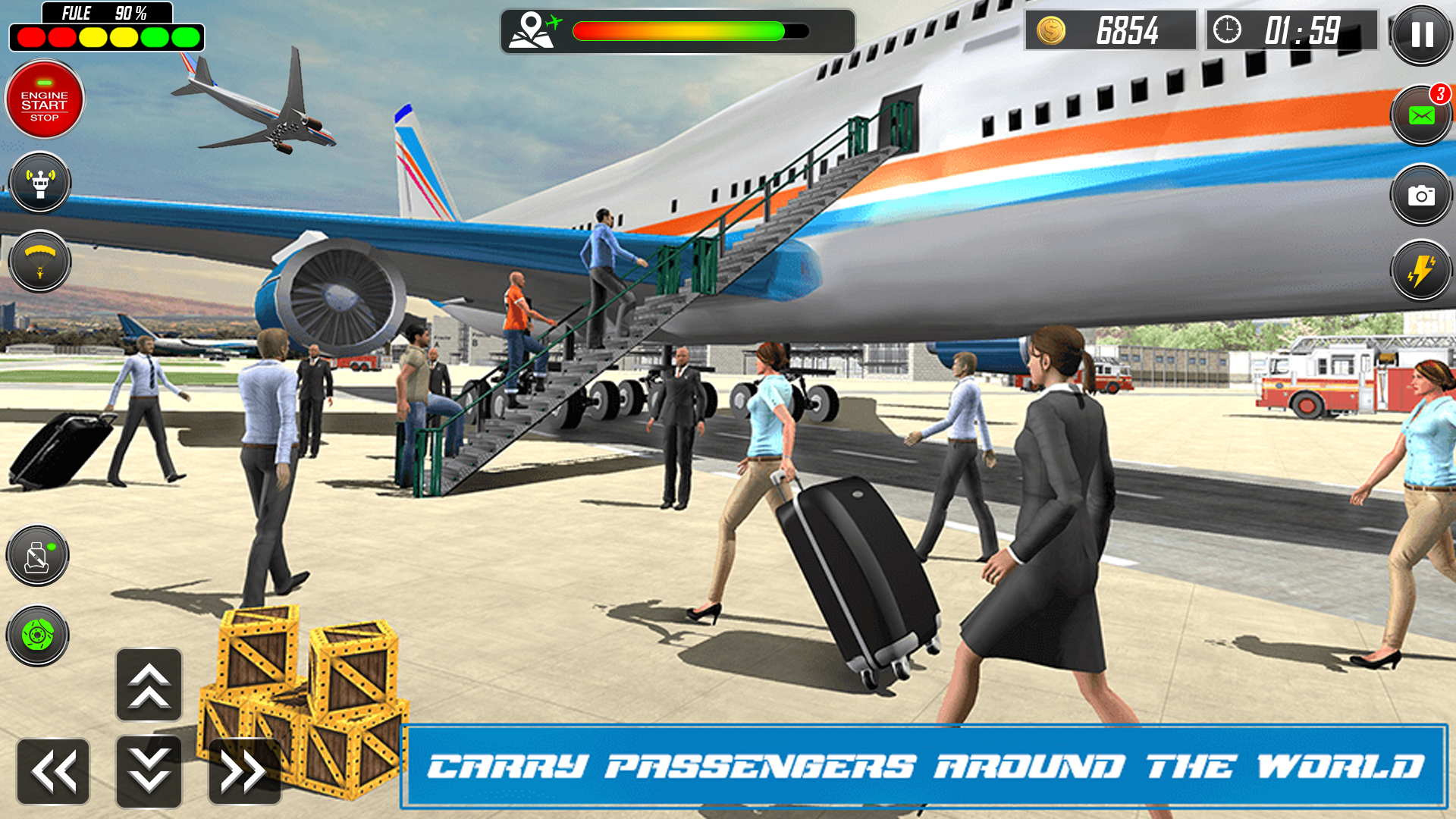
Task: Toggle the seatbelt sign button
Action: tap(38, 555)
